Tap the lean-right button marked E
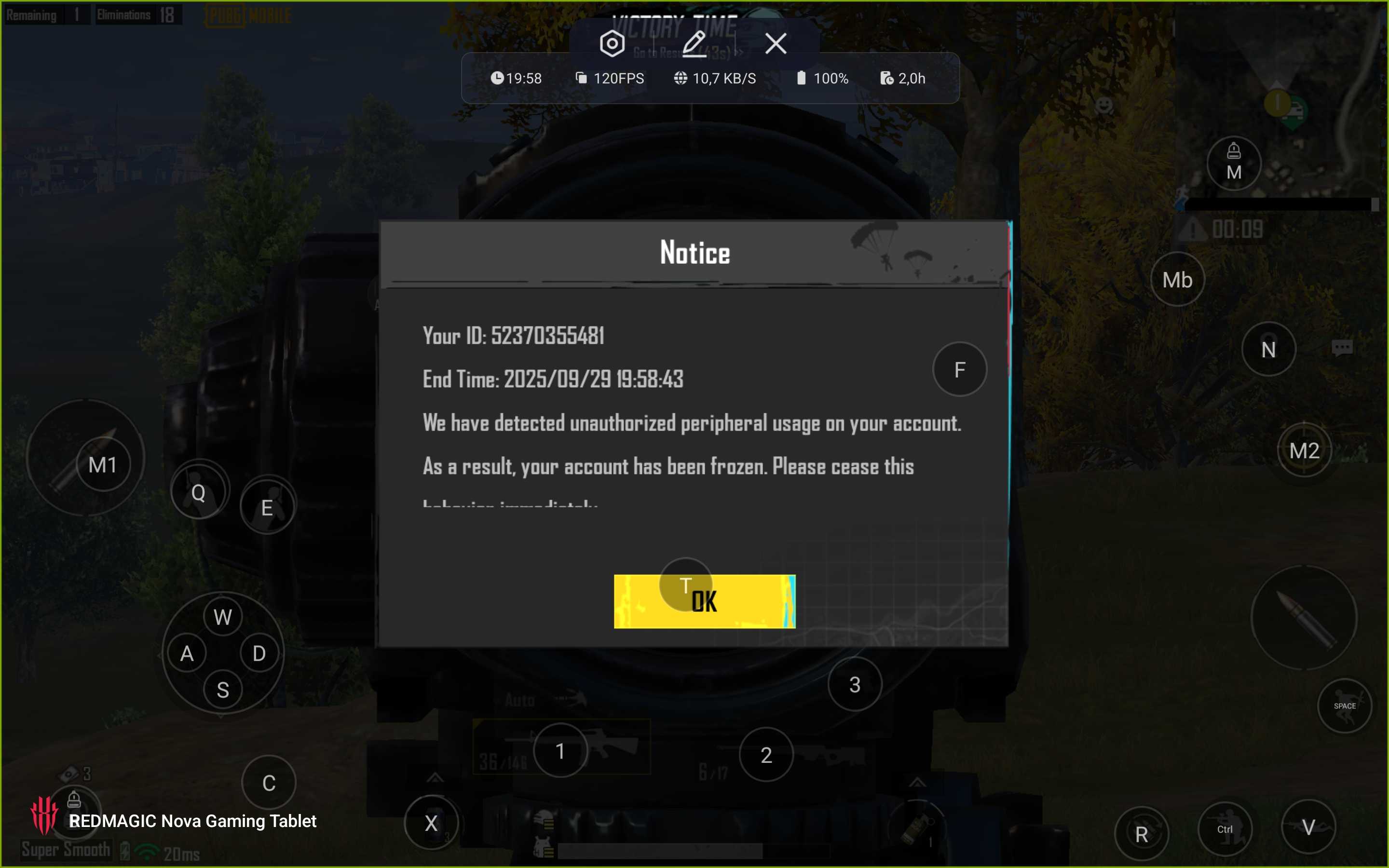This screenshot has height=868, width=1389. [x=268, y=506]
